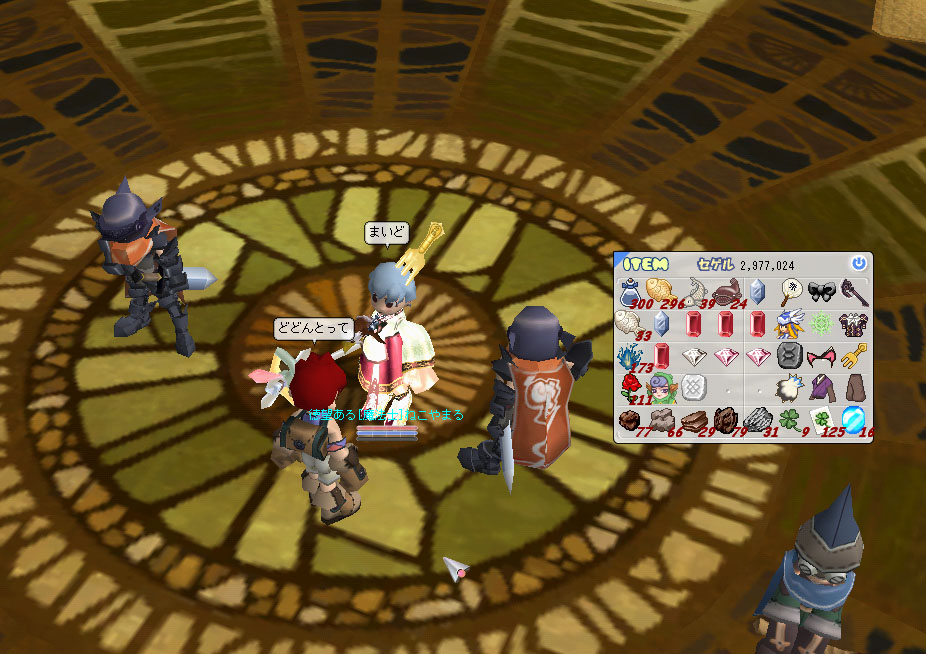This screenshot has width=926, height=654.
Task: Select the white rune stone tablet
Action: (694, 387)
